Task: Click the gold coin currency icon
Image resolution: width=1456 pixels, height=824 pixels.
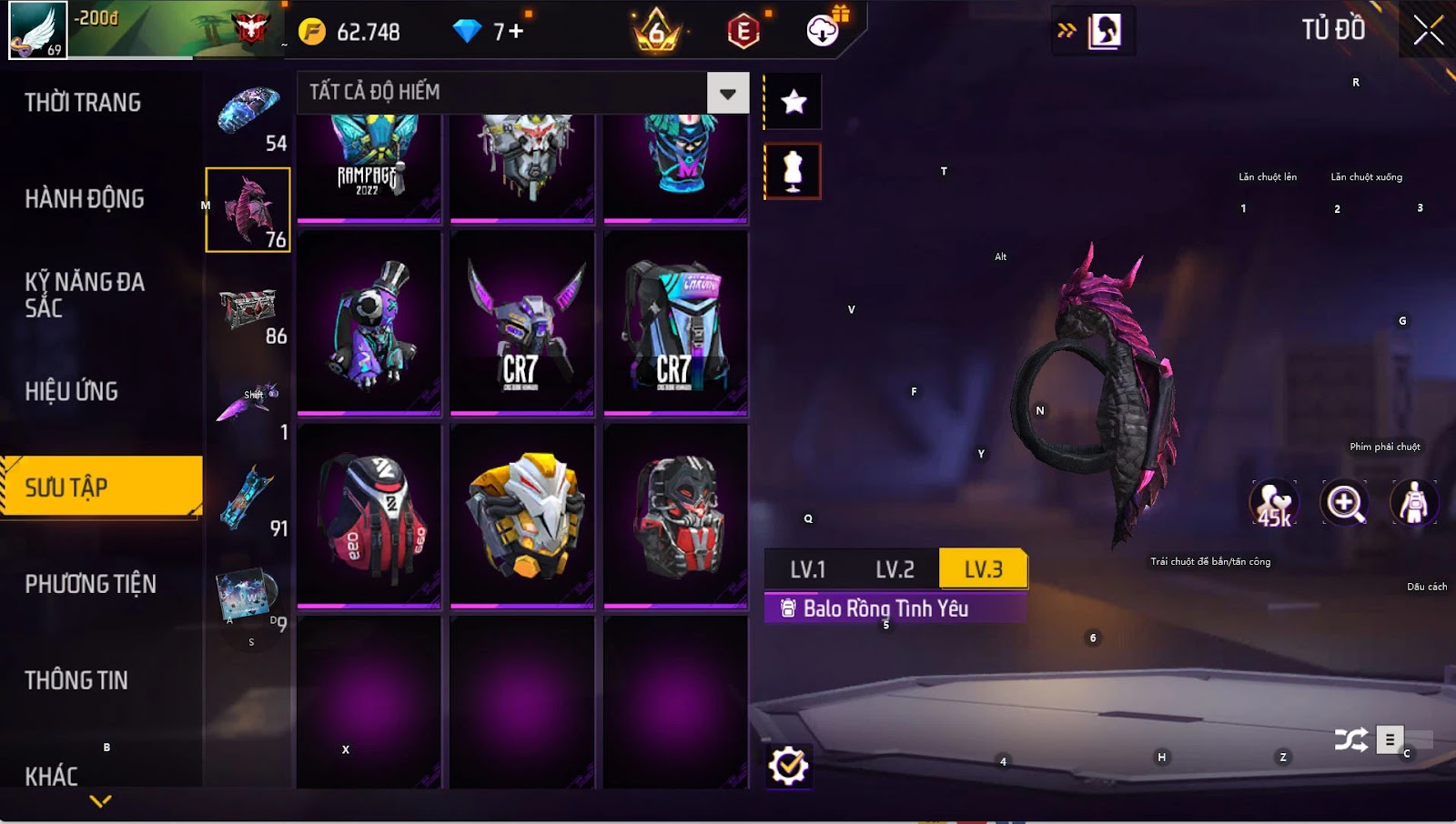Action: click(312, 32)
